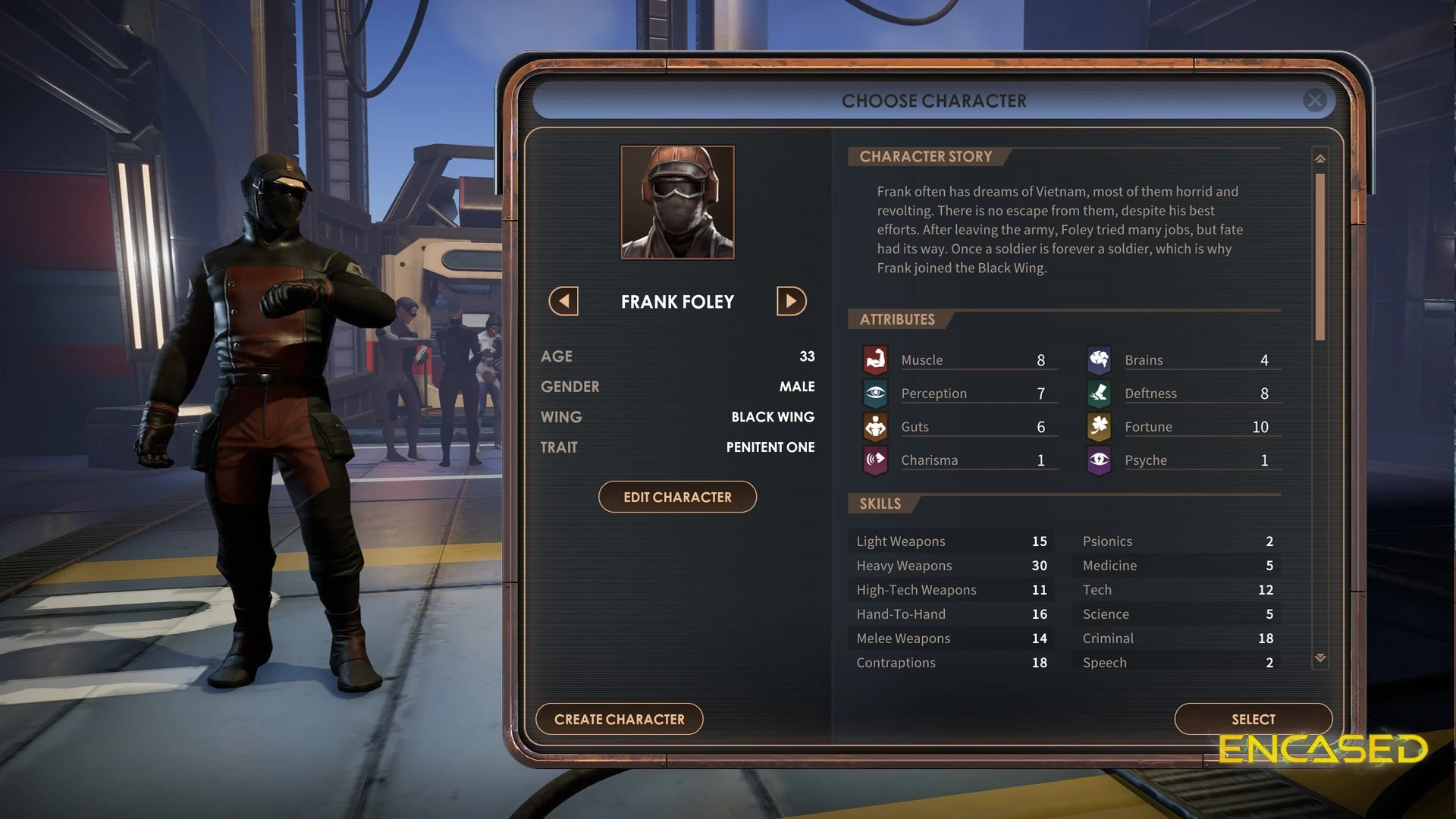Click the Create Character button

619,719
